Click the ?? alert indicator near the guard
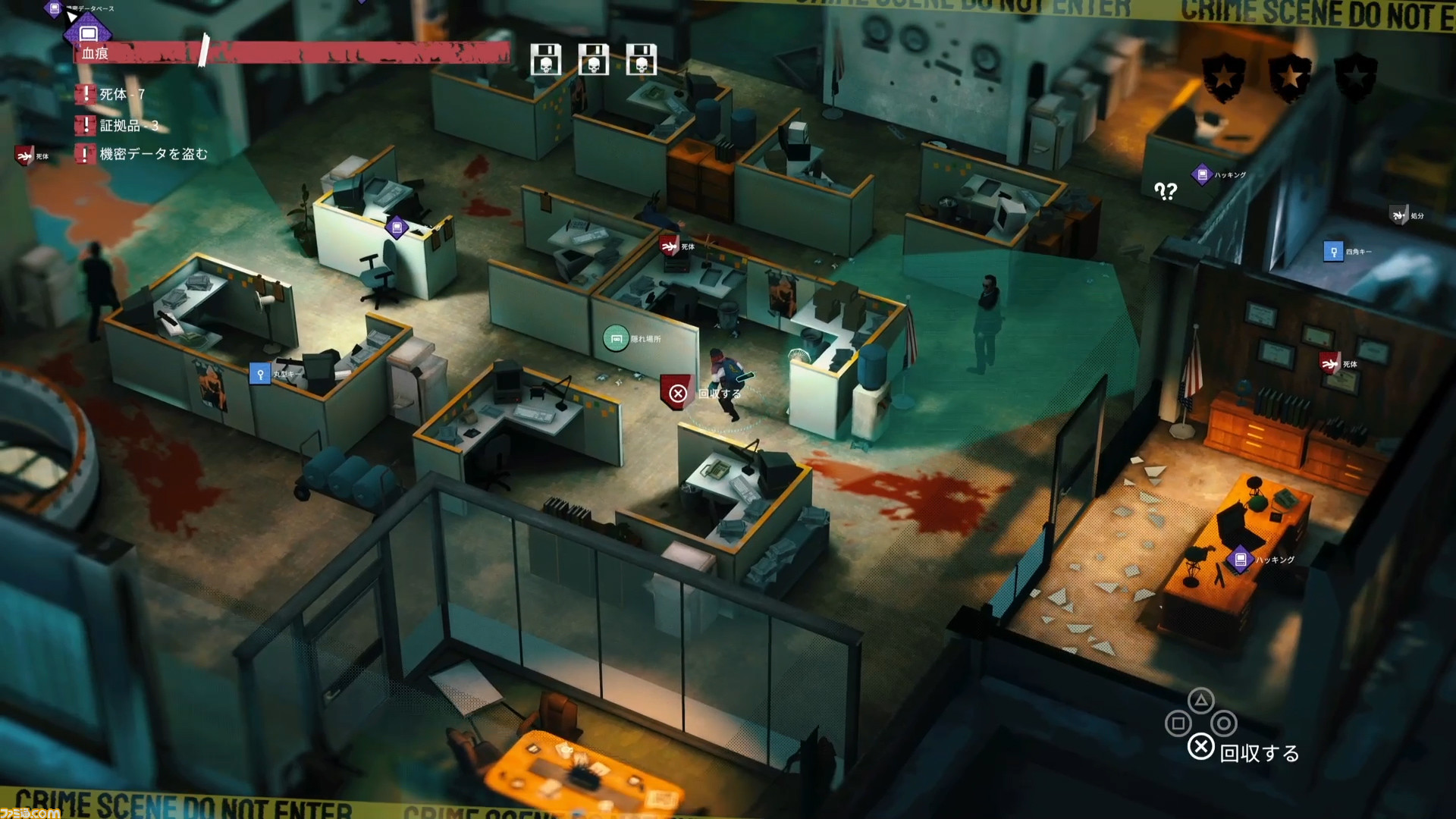Viewport: 1456px width, 819px height. pyautogui.click(x=1166, y=191)
